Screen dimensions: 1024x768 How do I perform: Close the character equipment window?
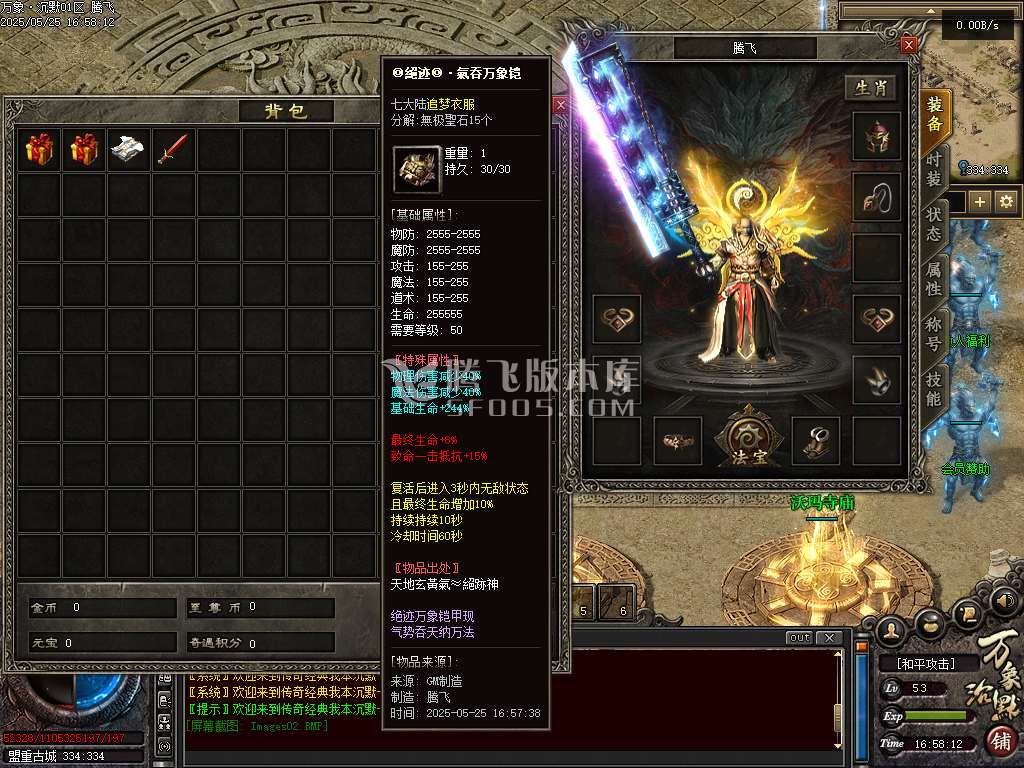pyautogui.click(x=908, y=45)
